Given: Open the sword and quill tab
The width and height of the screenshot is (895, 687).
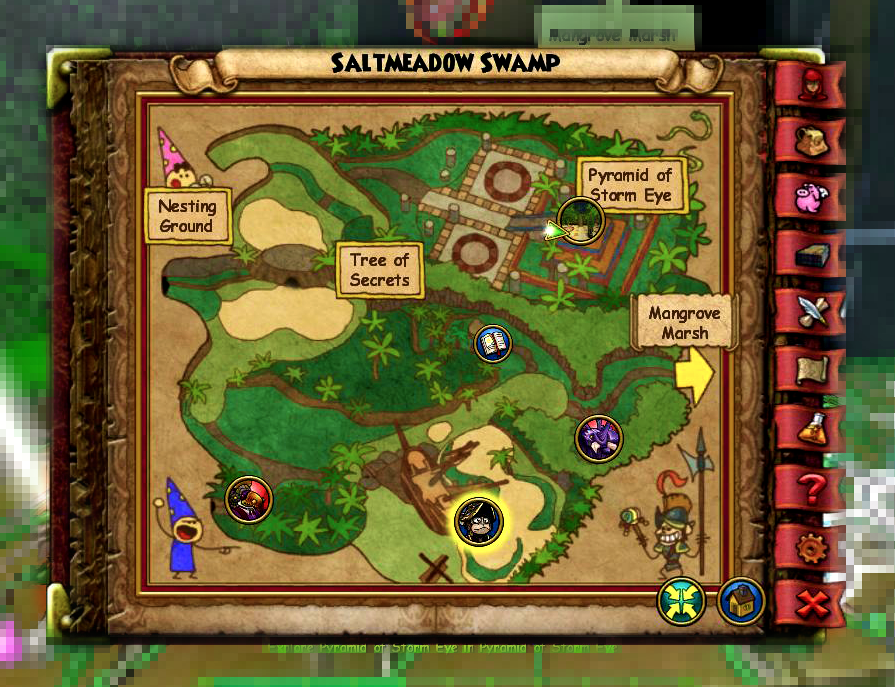Looking at the screenshot, I should (810, 312).
